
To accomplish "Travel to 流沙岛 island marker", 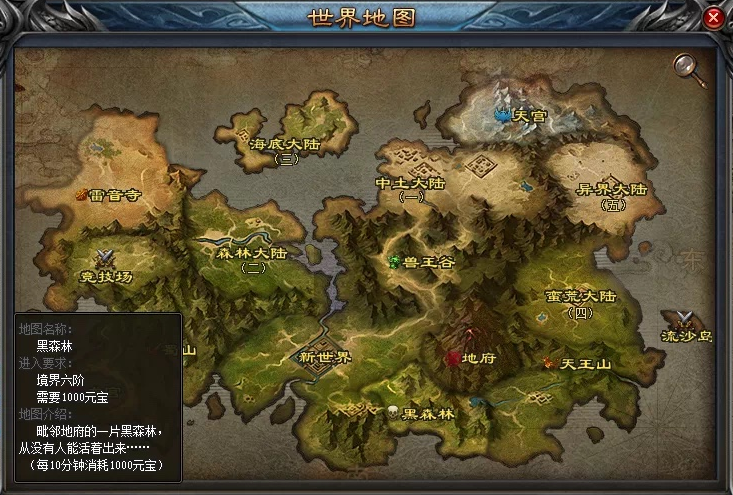I will 686,328.
